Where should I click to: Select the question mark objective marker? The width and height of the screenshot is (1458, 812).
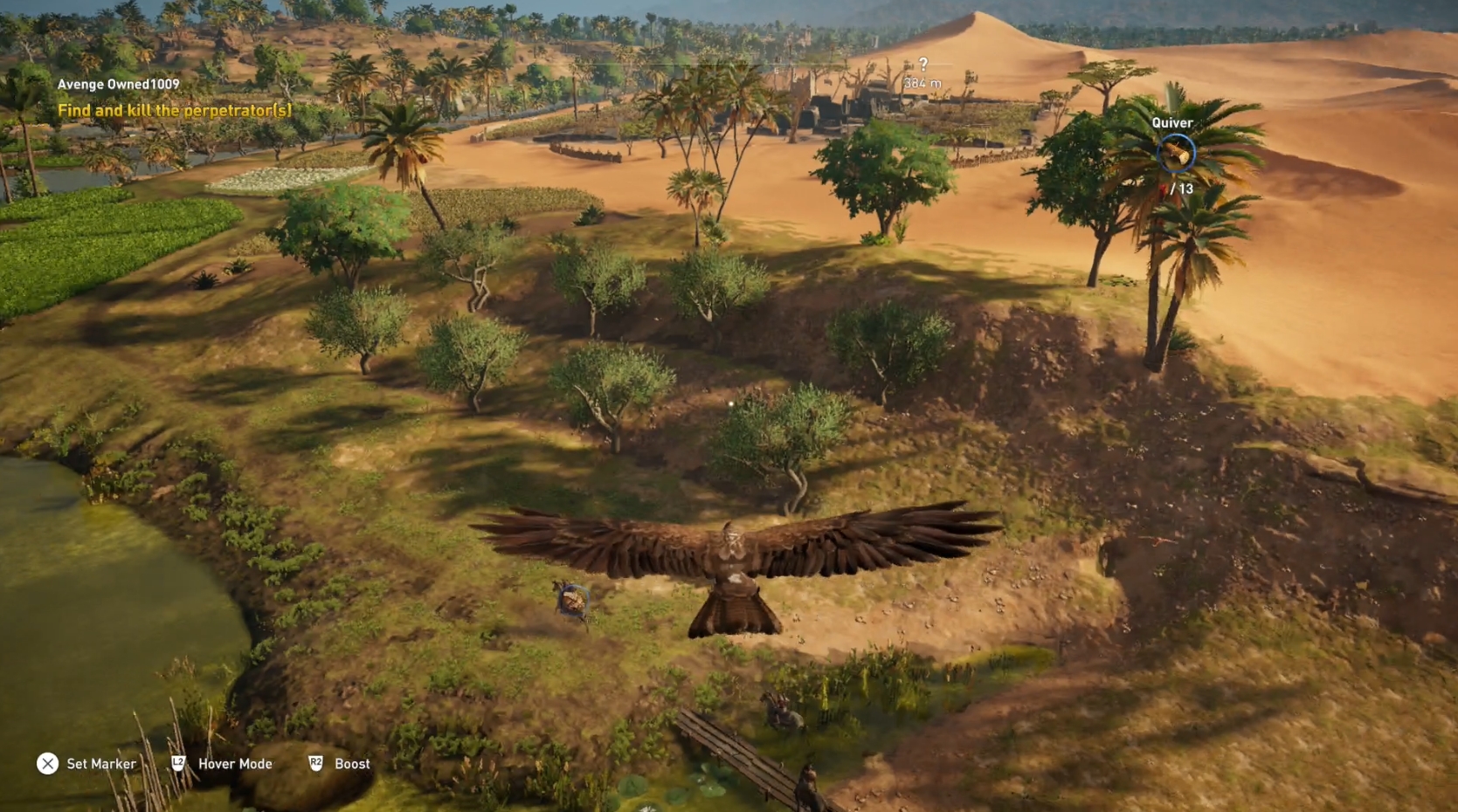pos(923,65)
